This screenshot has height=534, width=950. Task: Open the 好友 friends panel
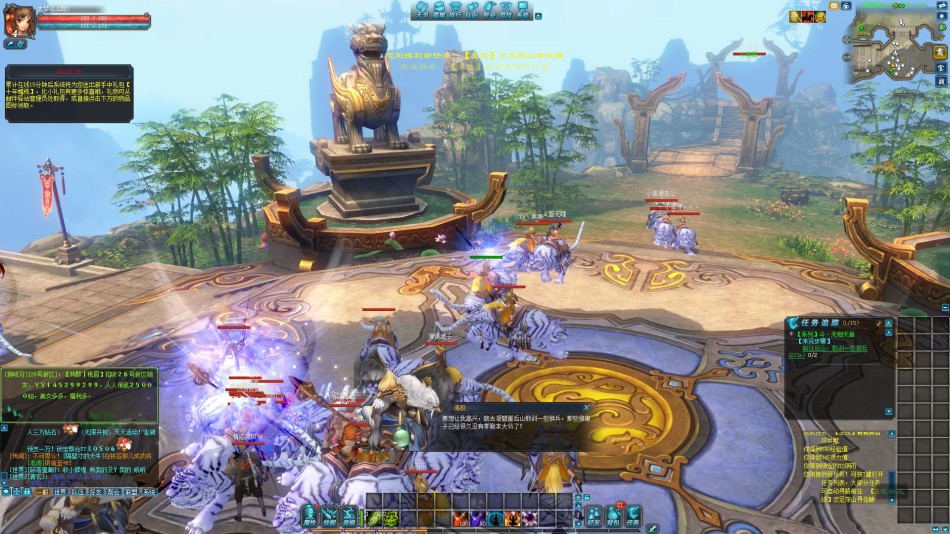point(594,516)
